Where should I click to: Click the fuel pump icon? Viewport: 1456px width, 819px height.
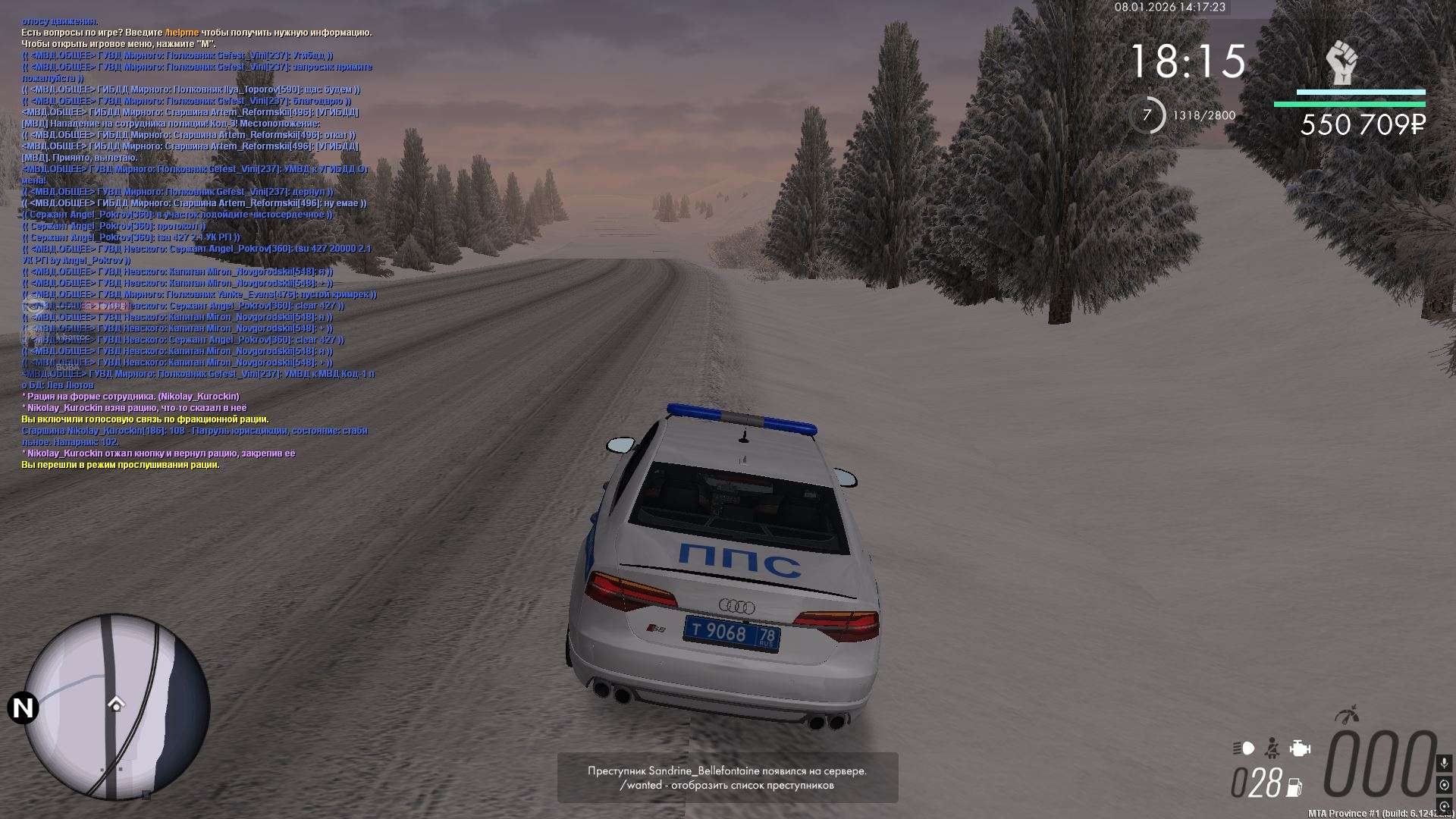click(1295, 787)
